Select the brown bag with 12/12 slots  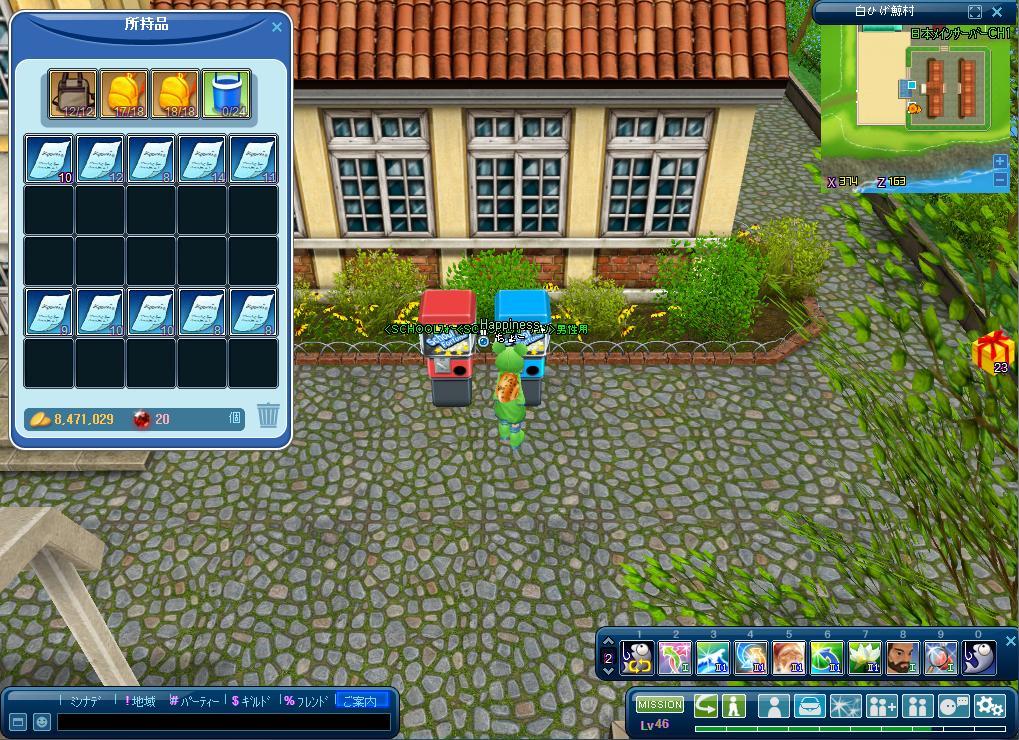[x=74, y=95]
